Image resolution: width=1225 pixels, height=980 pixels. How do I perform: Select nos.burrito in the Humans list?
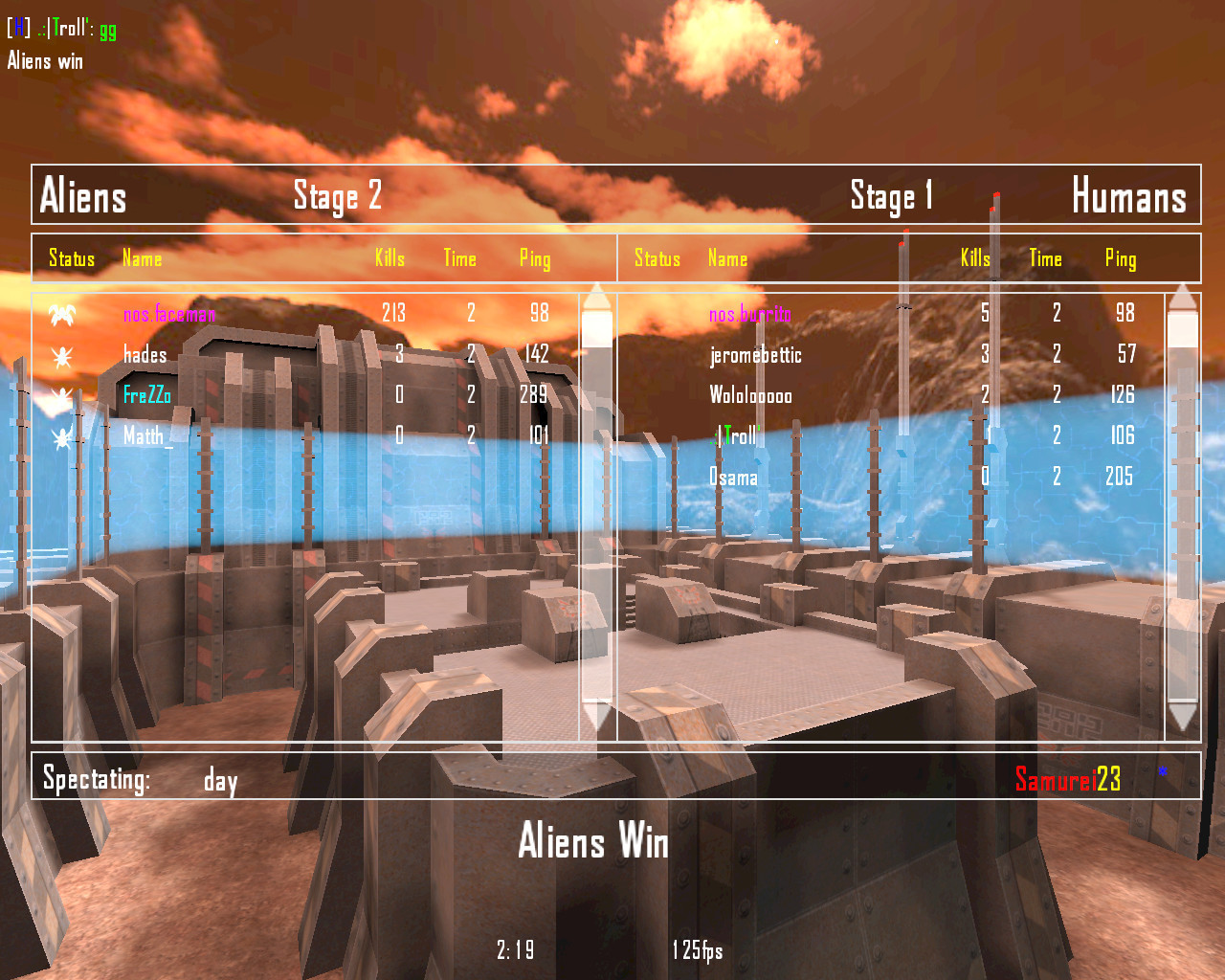point(749,314)
